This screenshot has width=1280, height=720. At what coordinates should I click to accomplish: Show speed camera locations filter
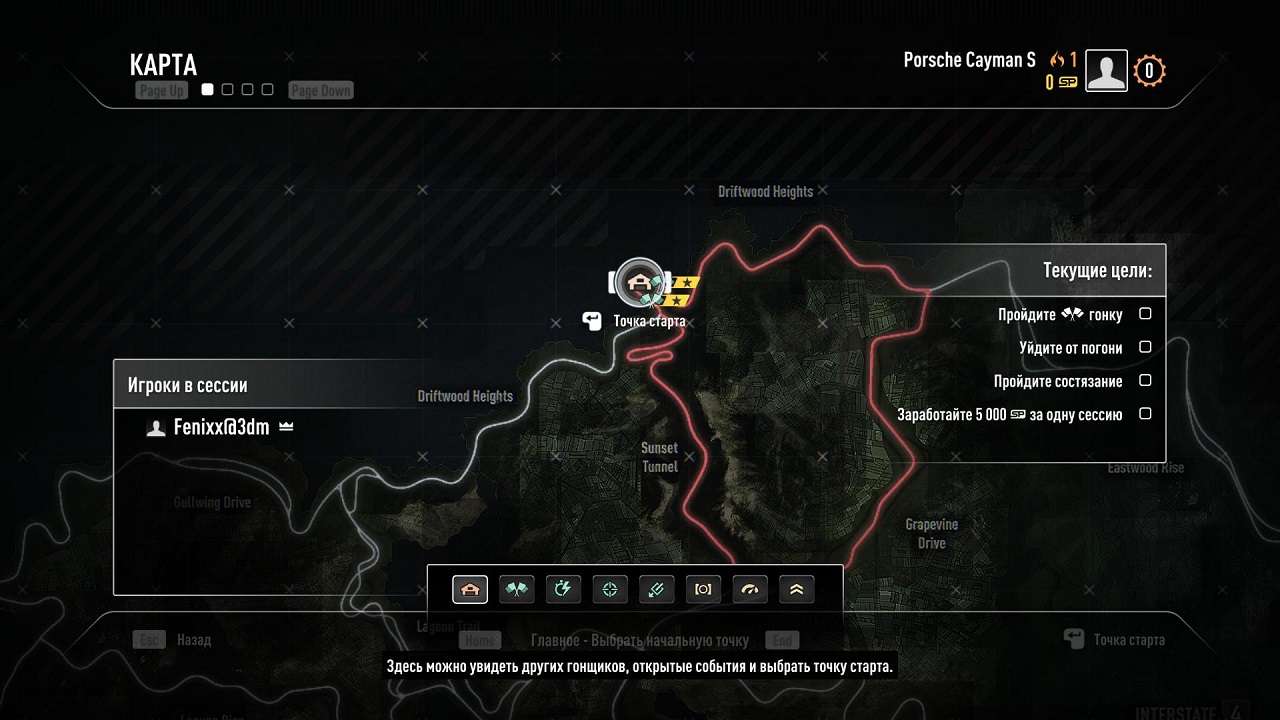pos(703,590)
